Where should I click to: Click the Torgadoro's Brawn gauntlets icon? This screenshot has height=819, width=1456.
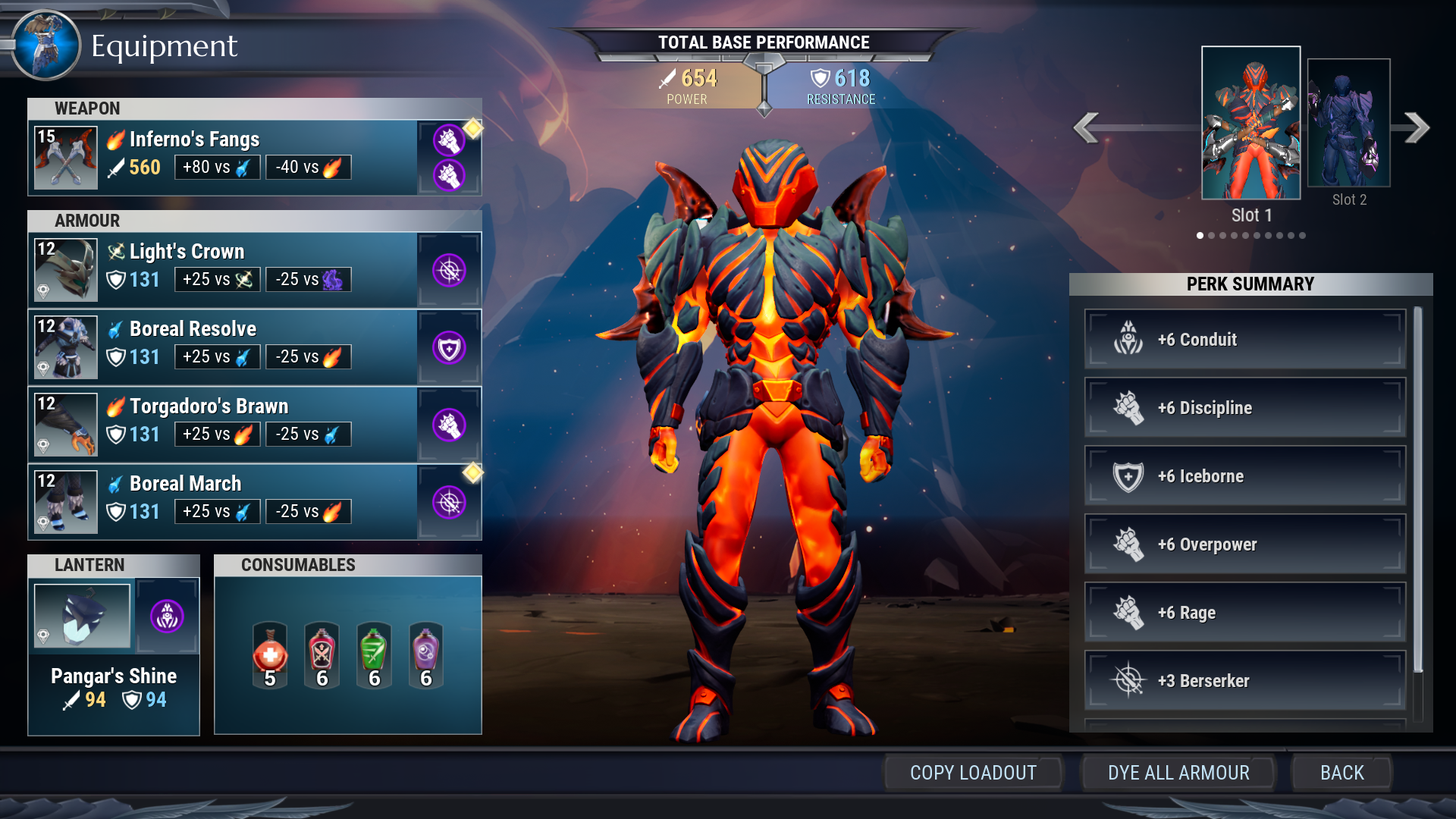(65, 424)
